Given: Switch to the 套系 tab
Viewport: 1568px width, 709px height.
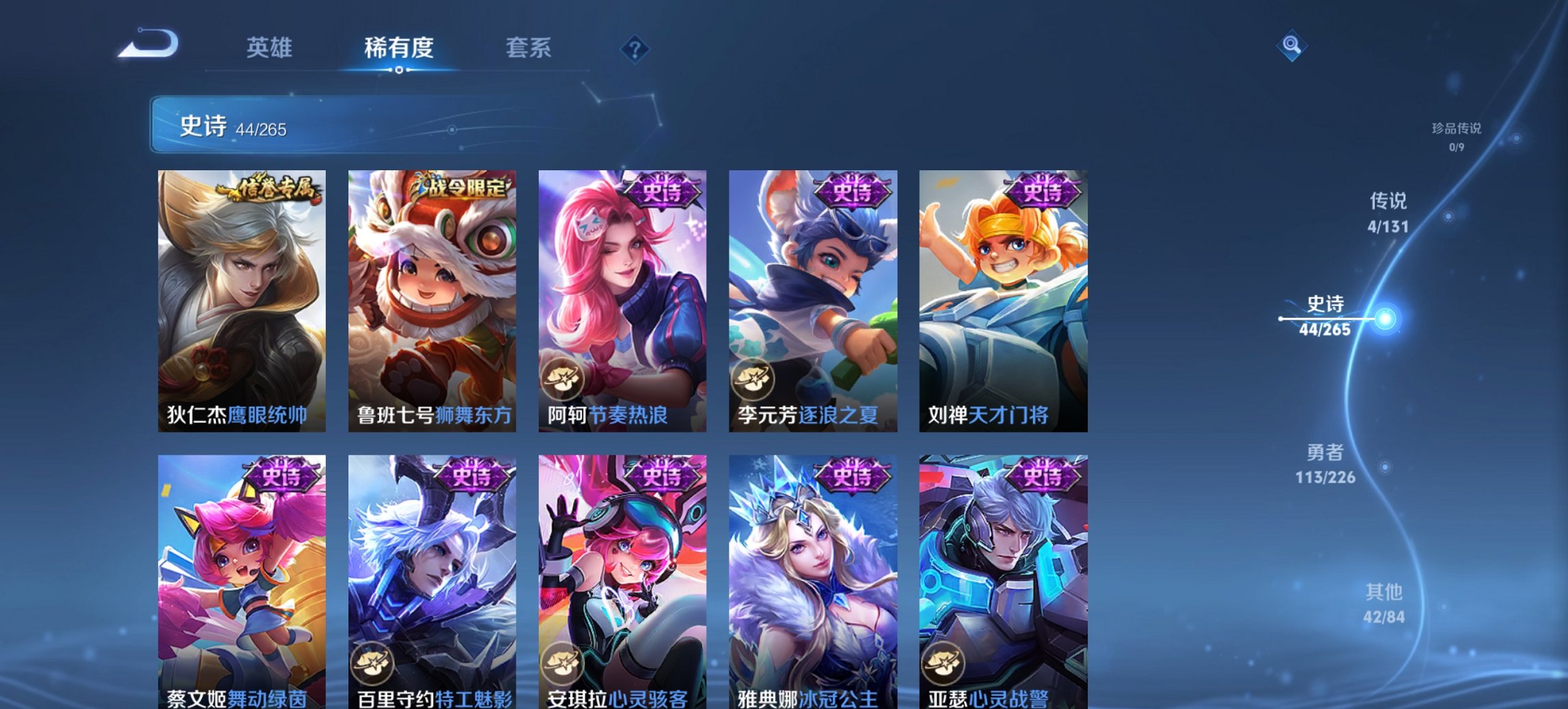Looking at the screenshot, I should click(528, 48).
